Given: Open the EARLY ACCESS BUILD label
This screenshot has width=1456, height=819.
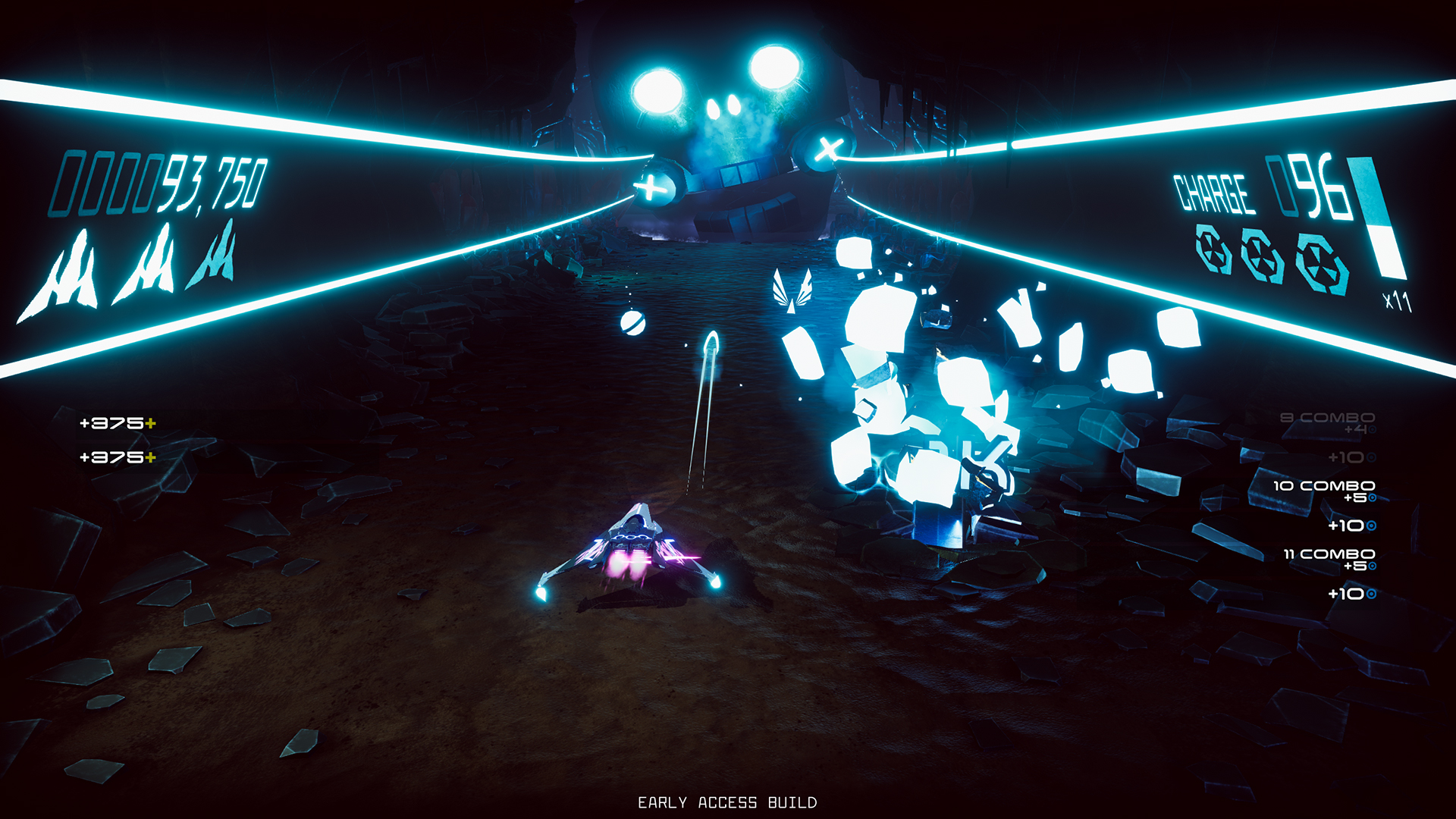Looking at the screenshot, I should [728, 800].
